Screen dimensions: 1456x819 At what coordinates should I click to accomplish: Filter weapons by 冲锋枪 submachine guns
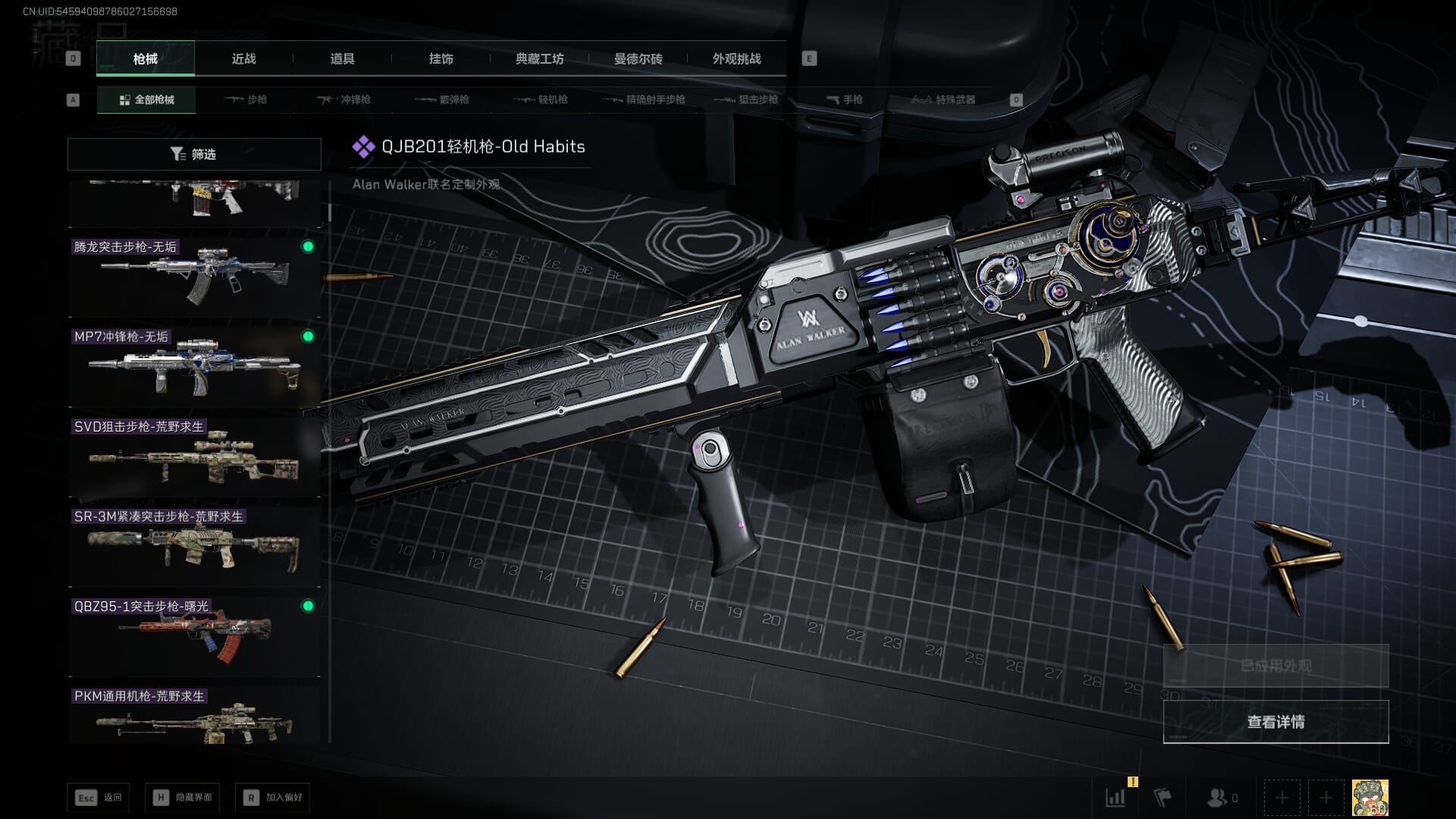tap(344, 99)
